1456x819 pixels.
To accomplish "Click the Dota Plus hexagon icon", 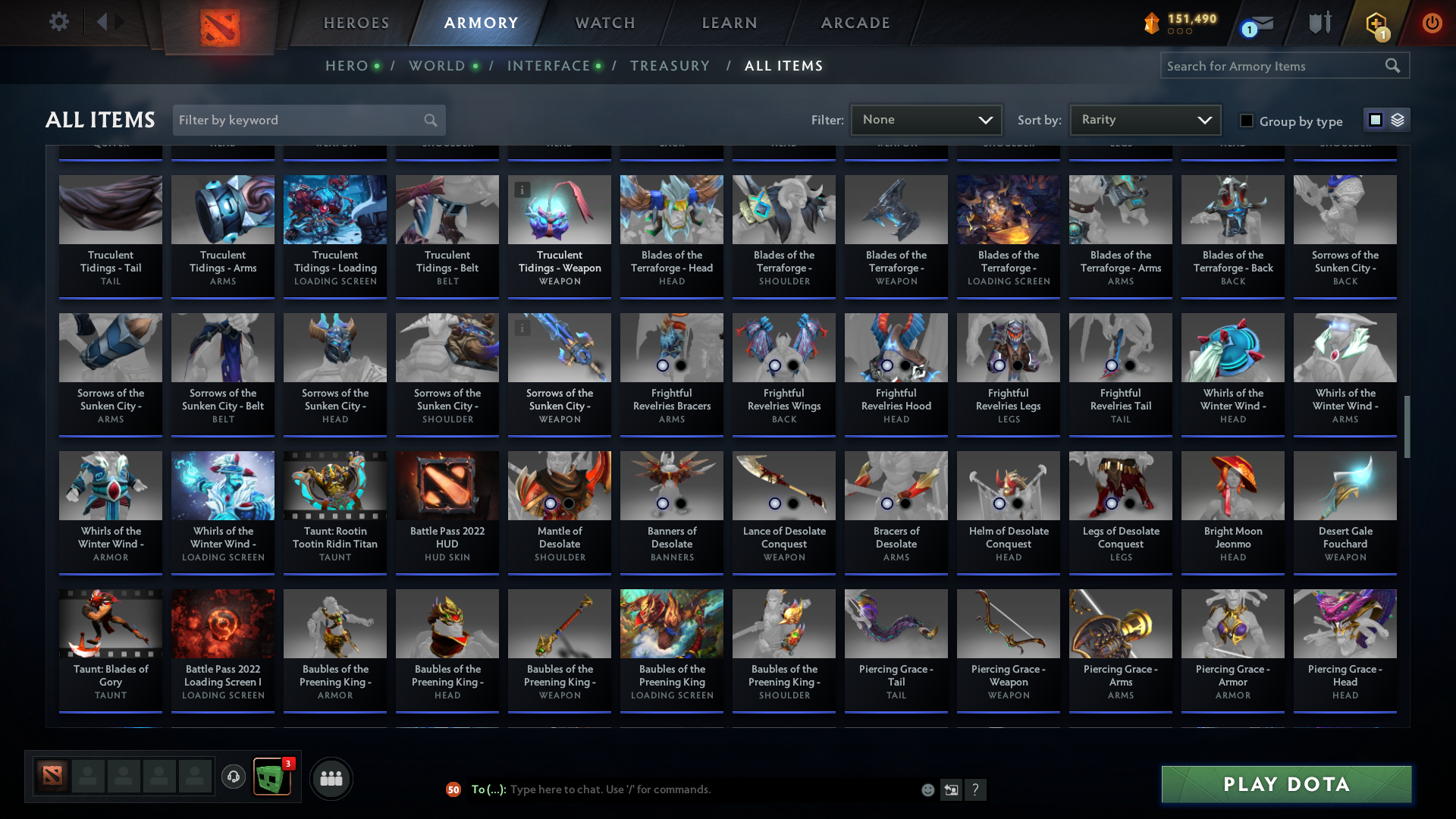I will [x=1376, y=23].
